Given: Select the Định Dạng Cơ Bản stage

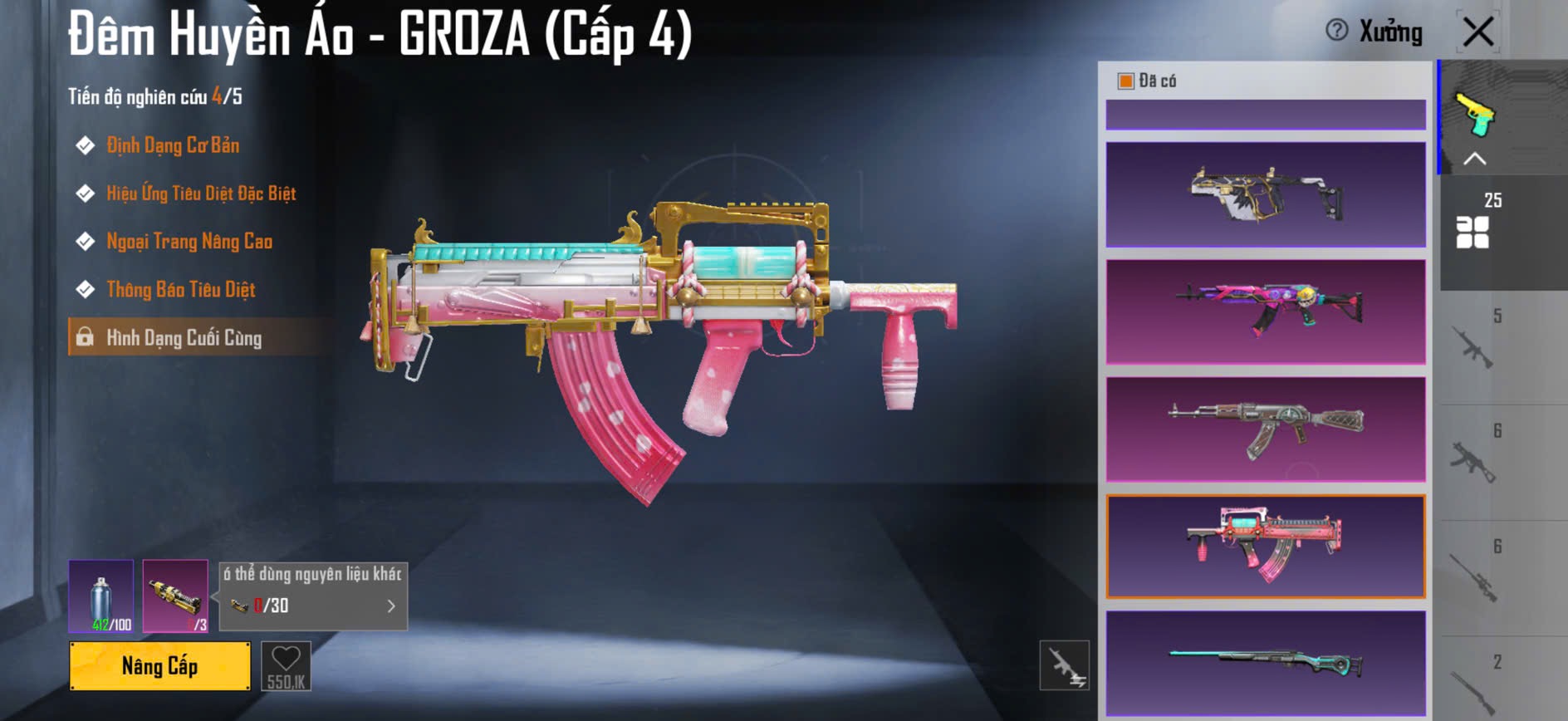Looking at the screenshot, I should pos(172,145).
